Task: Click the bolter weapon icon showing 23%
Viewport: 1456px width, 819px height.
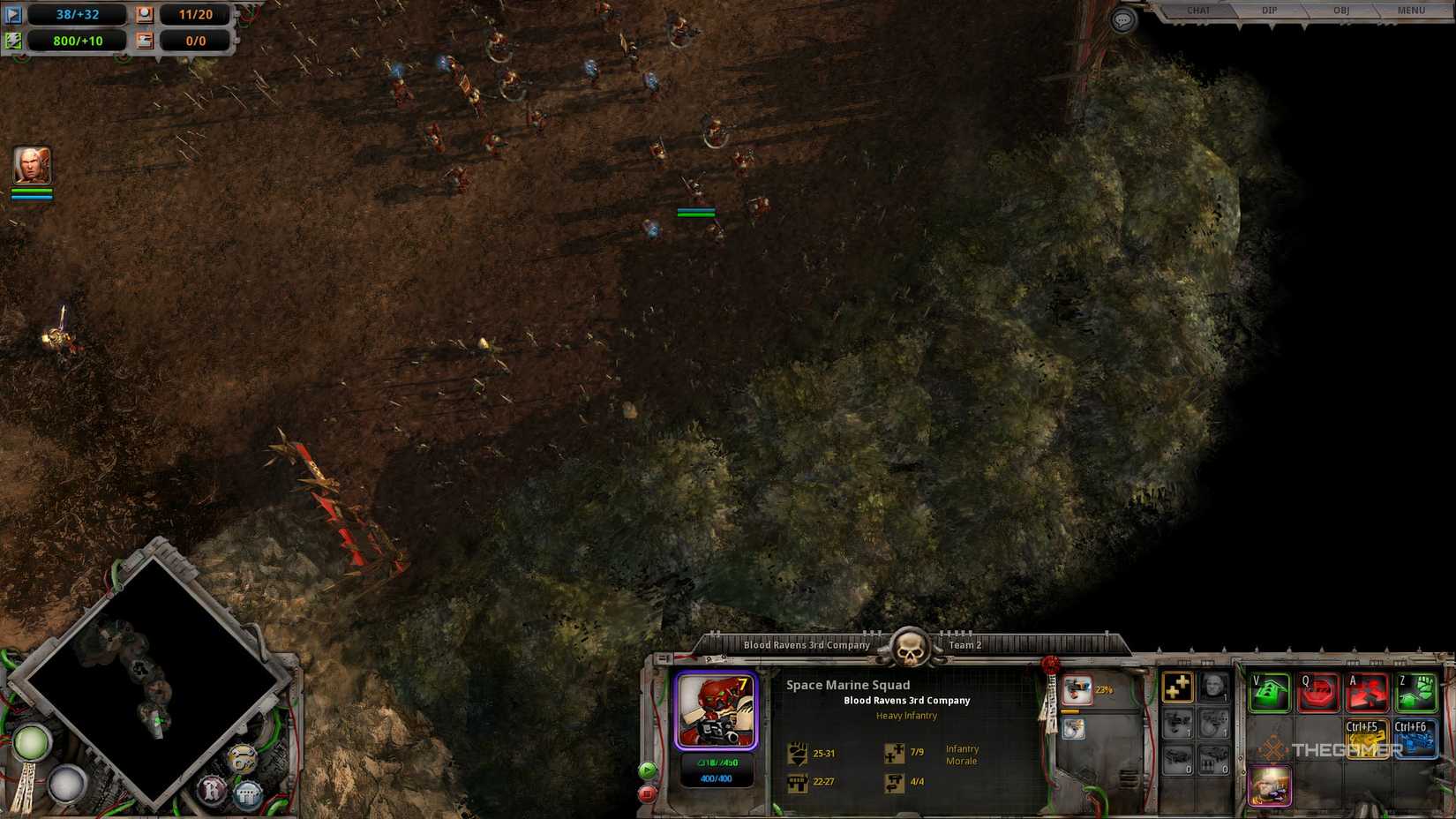Action: [x=1077, y=691]
